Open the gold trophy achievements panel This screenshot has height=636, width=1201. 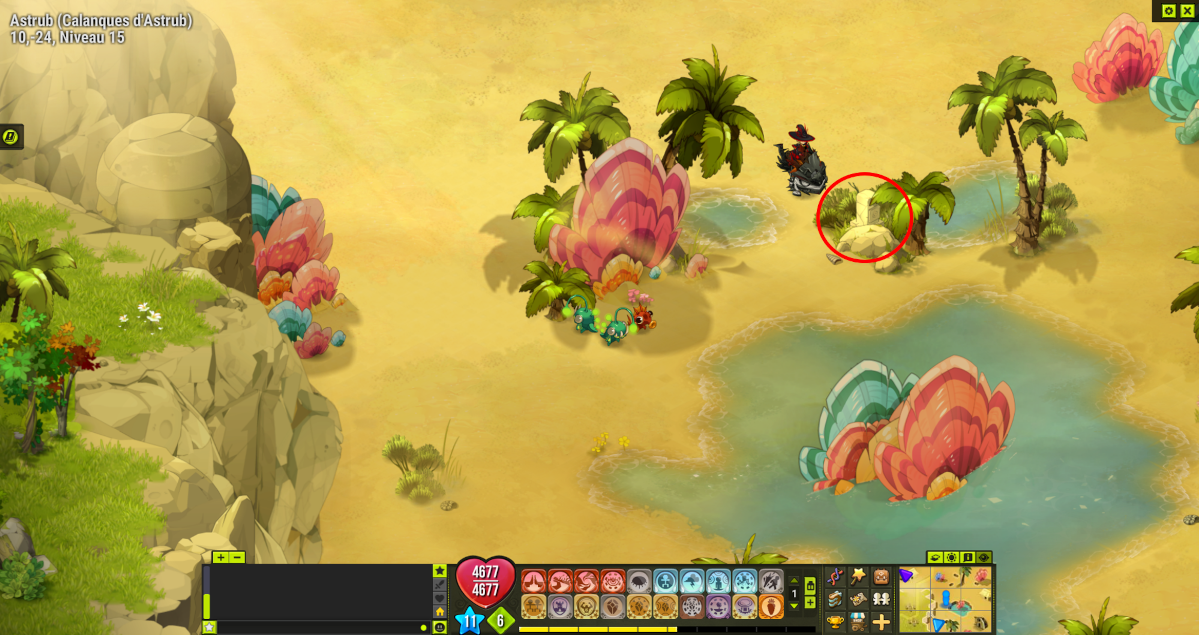click(x=835, y=622)
